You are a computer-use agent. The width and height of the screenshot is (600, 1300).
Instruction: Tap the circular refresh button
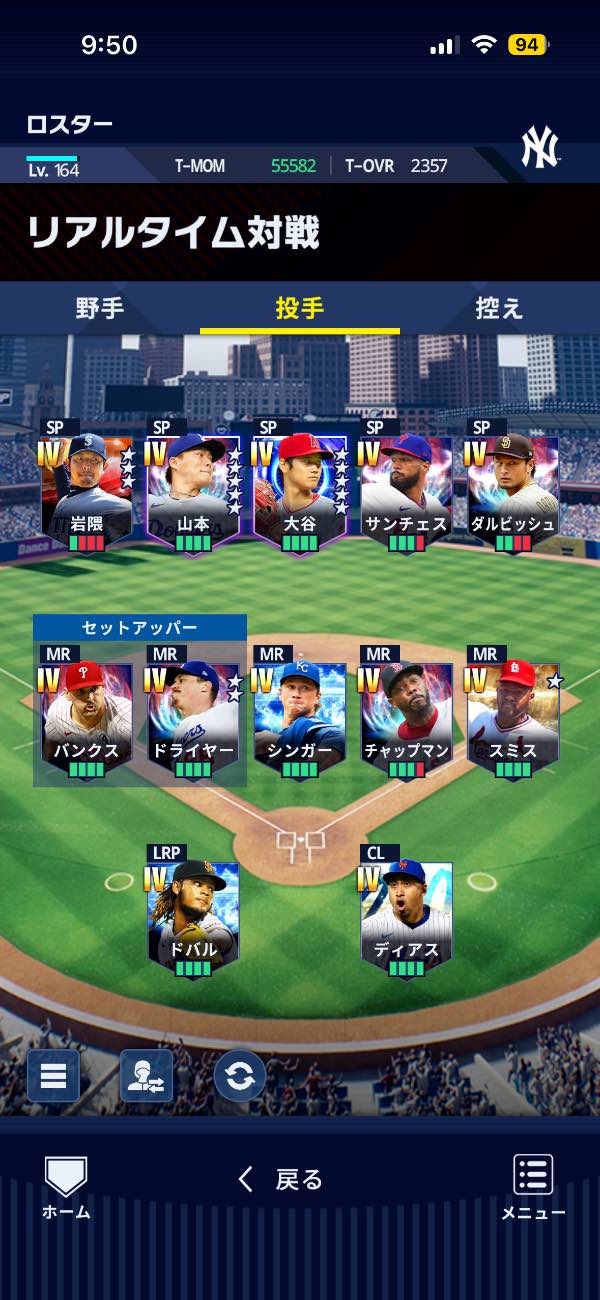(x=240, y=1076)
